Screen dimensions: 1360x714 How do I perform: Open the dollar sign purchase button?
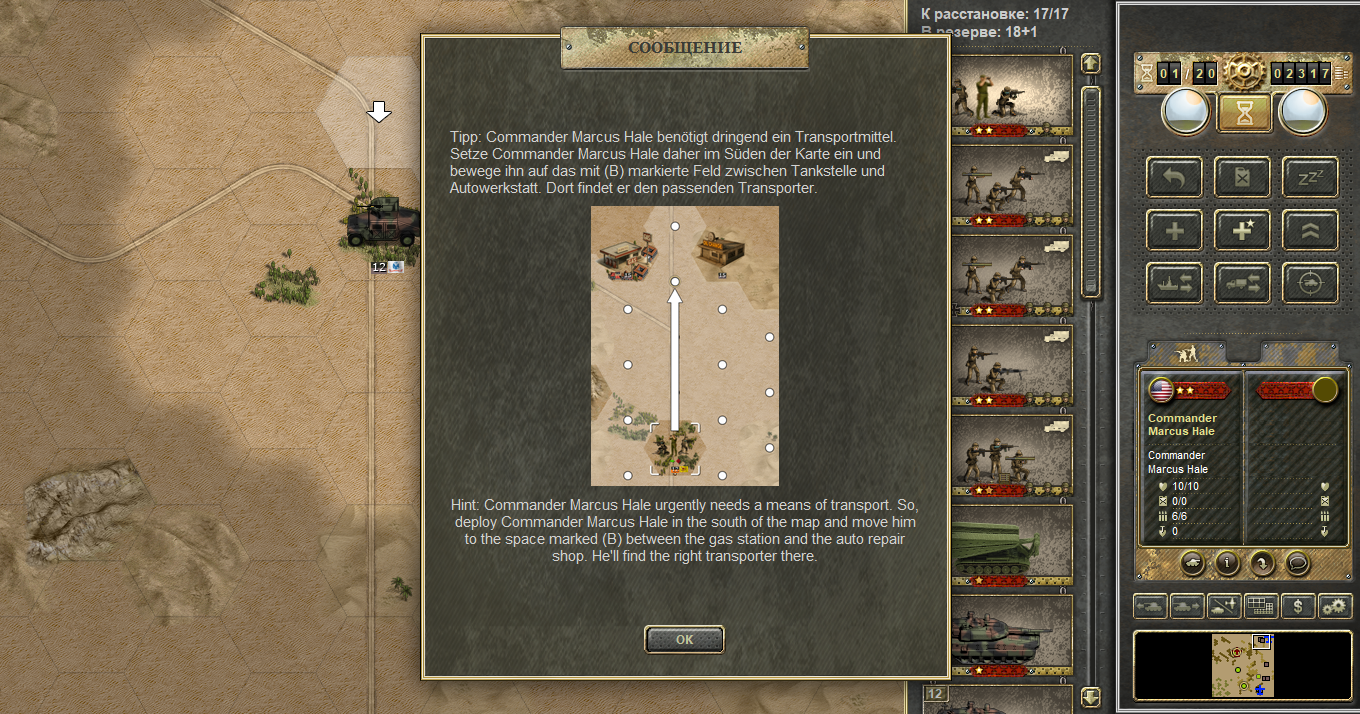pos(1297,606)
